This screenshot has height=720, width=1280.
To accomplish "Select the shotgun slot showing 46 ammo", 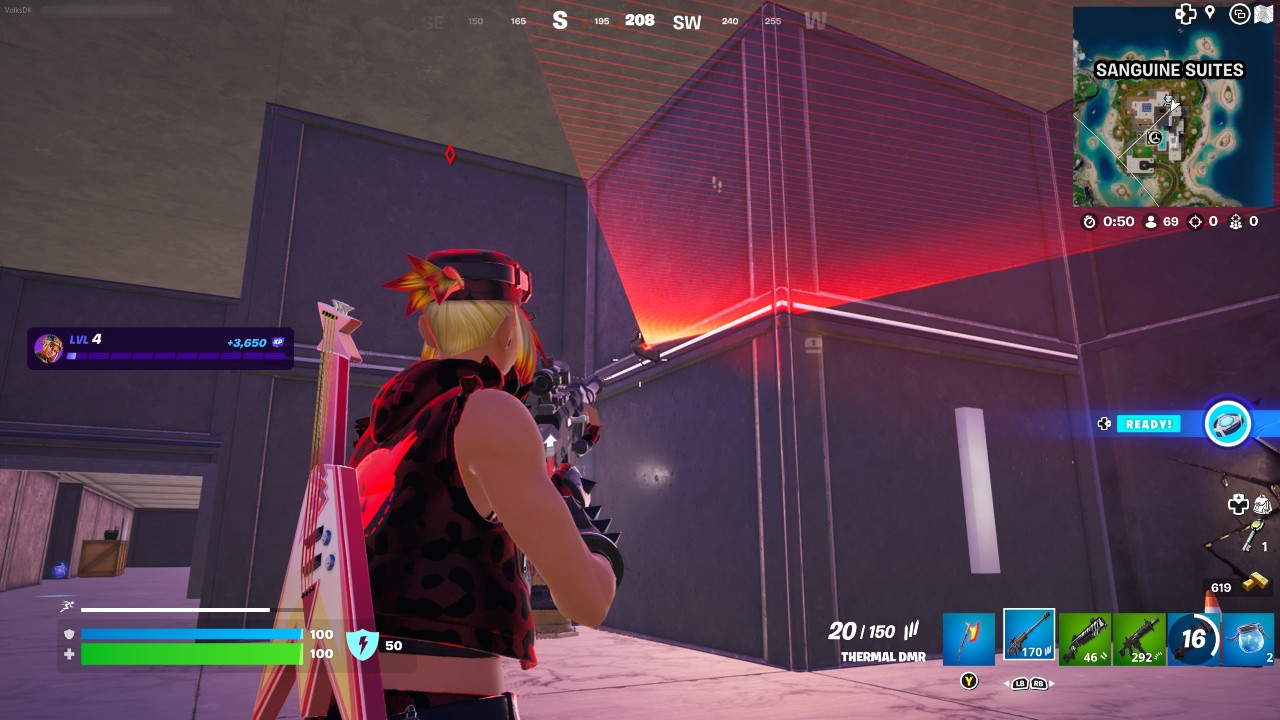I will pyautogui.click(x=1084, y=635).
